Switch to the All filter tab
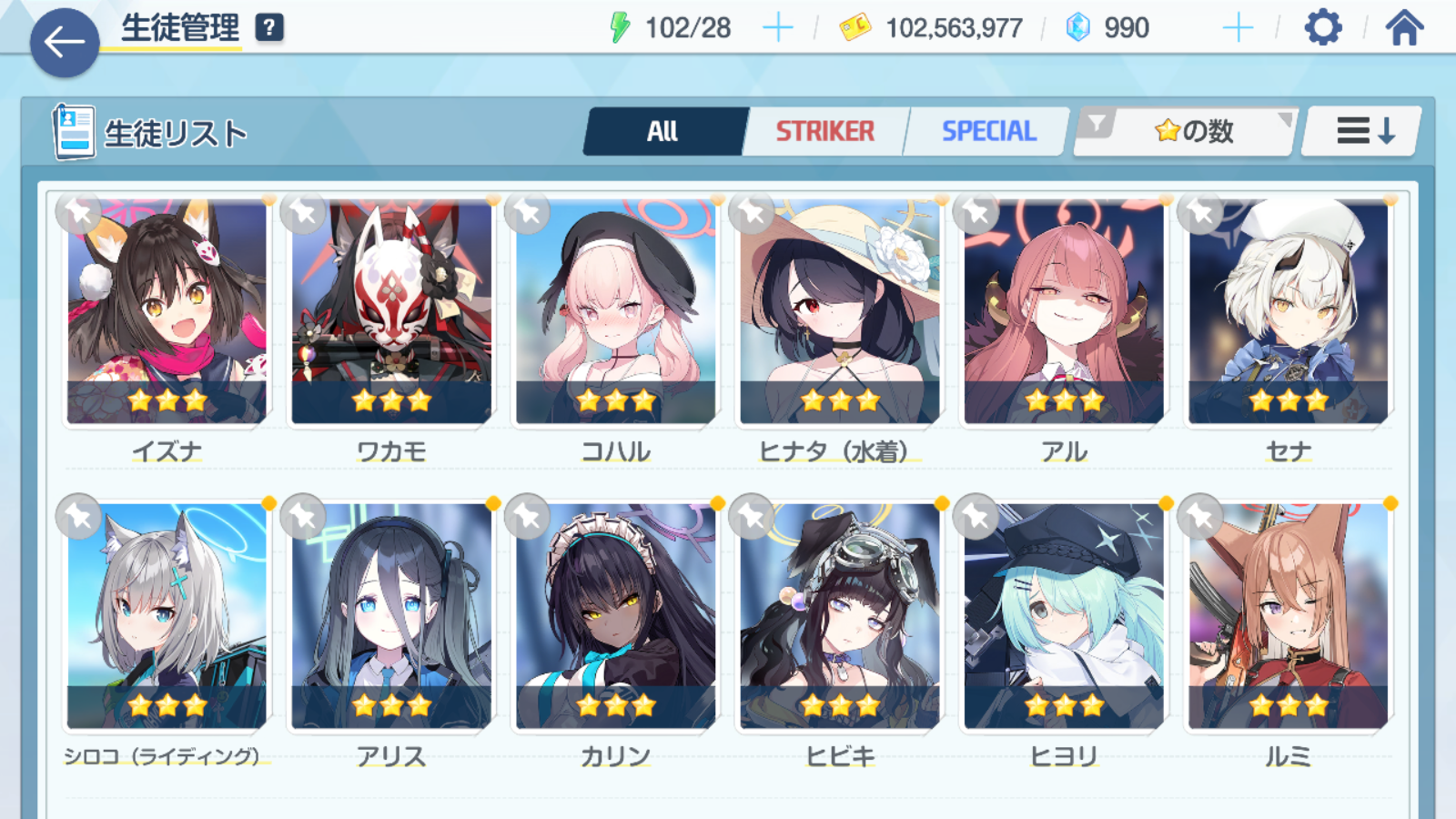The height and width of the screenshot is (819, 1456). tap(662, 132)
